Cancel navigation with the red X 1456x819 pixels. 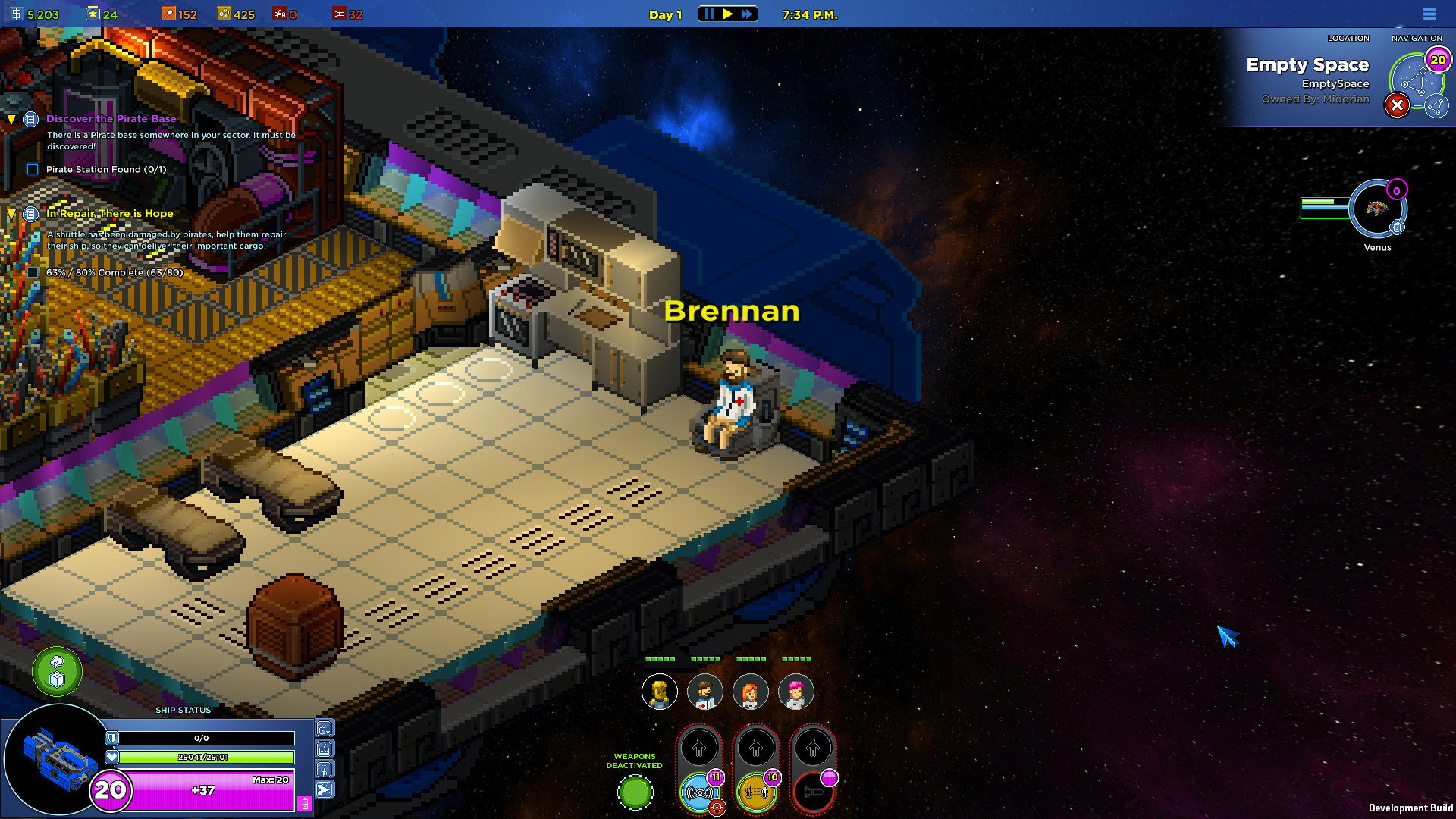point(1397,106)
